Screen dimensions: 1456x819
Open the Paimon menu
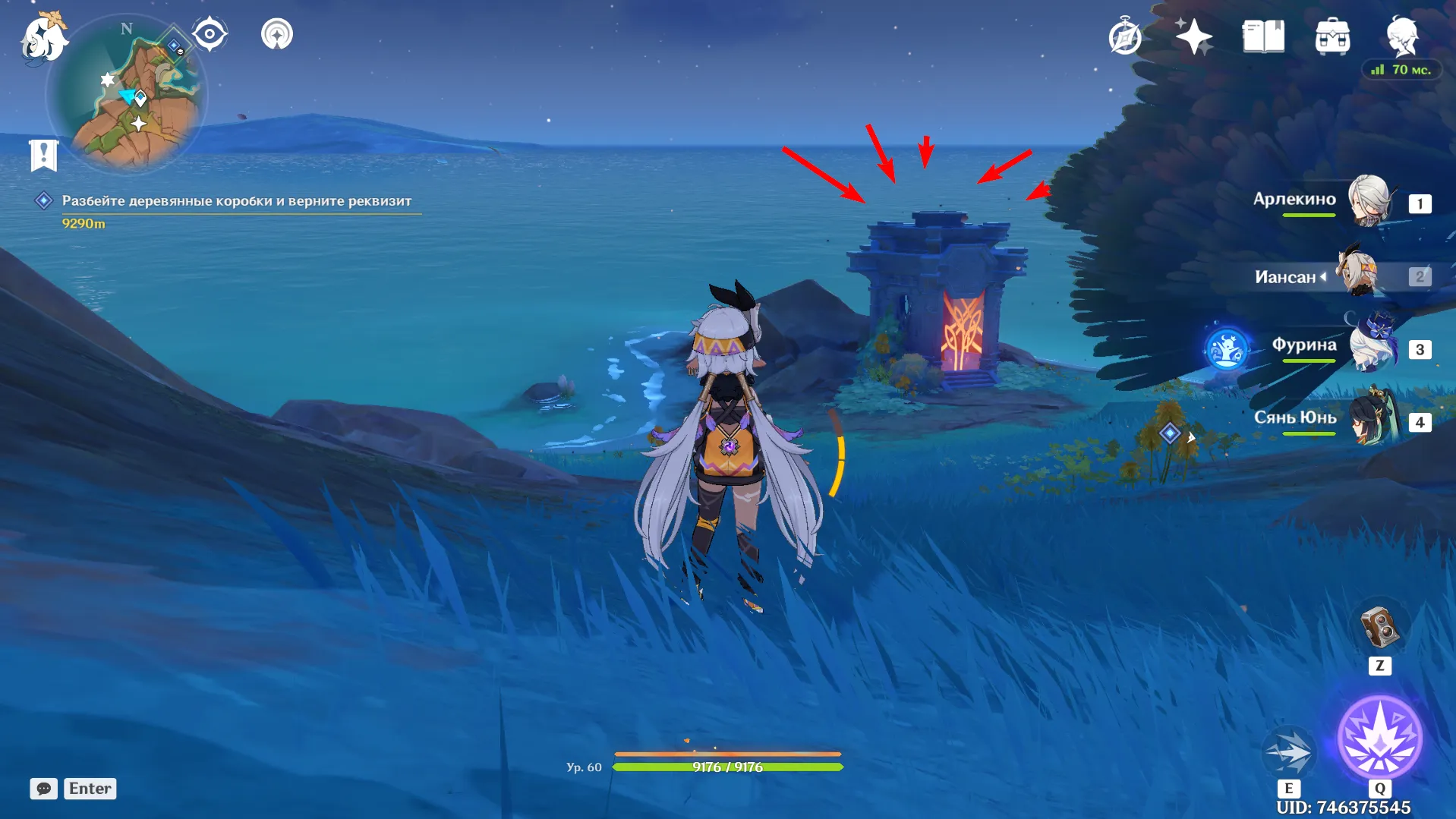tap(43, 38)
